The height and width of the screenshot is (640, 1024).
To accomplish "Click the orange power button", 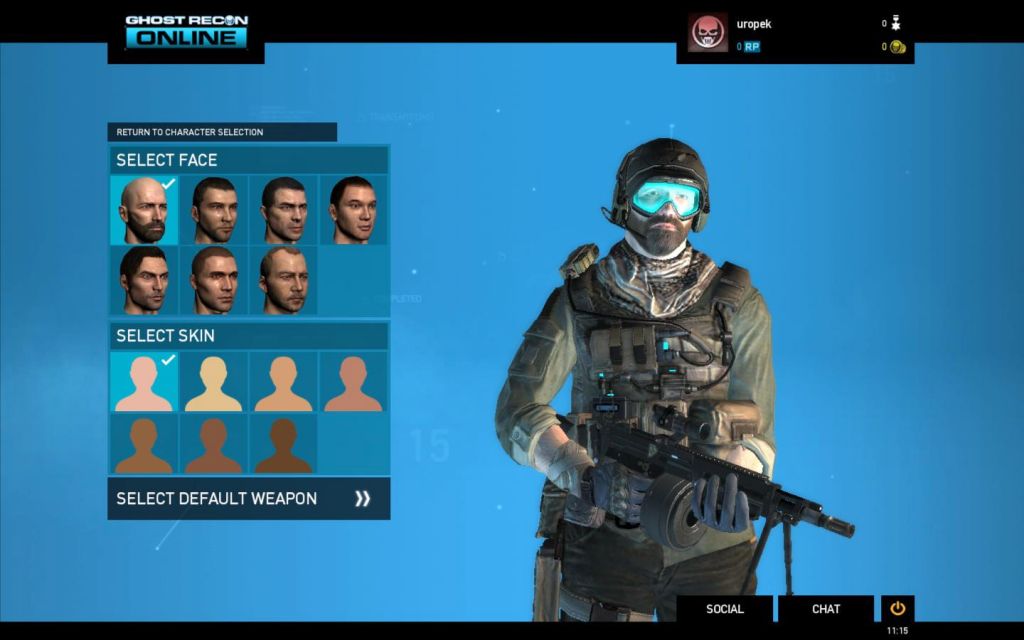I will 897,608.
